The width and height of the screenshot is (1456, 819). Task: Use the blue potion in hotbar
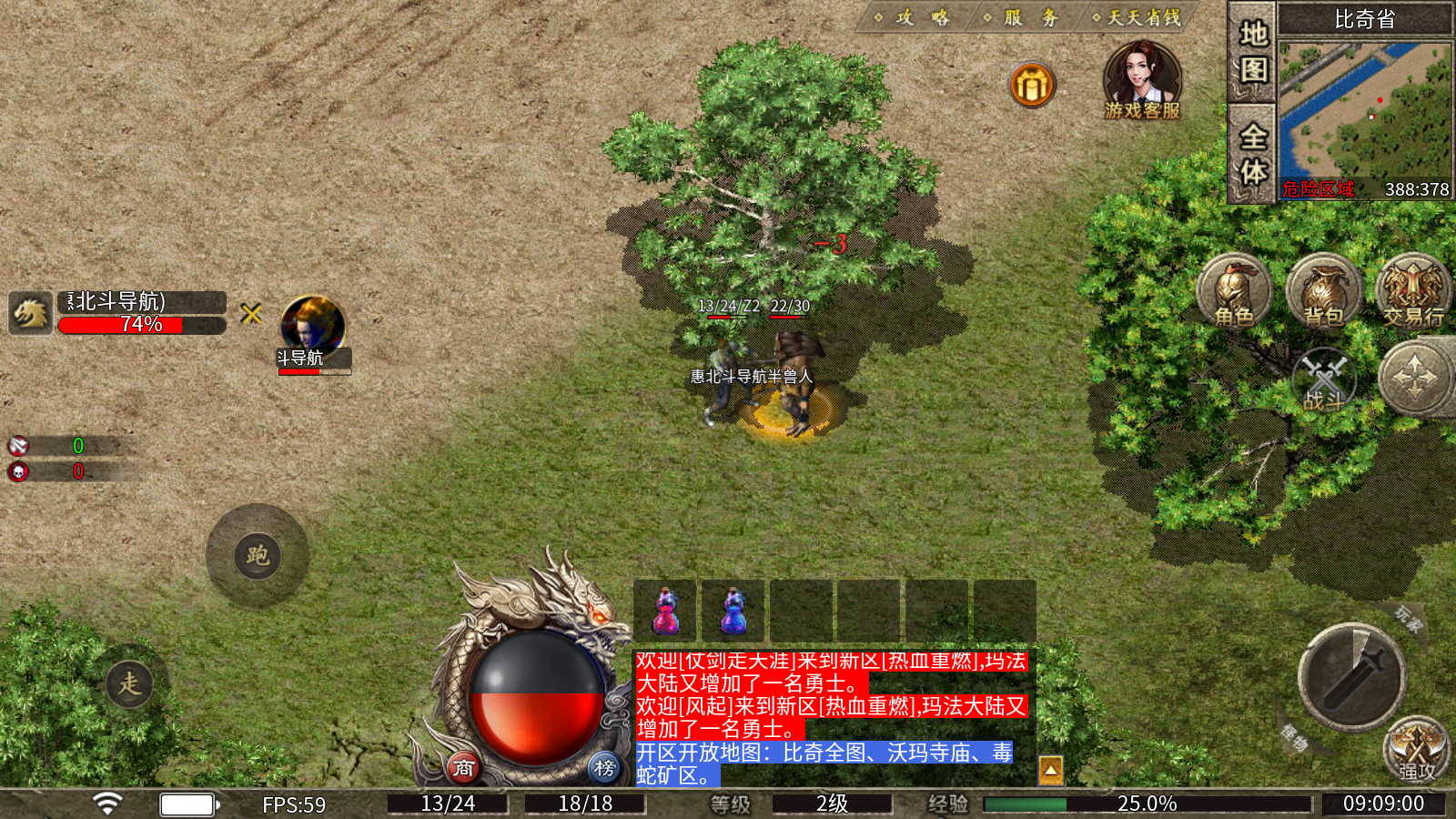[x=733, y=611]
